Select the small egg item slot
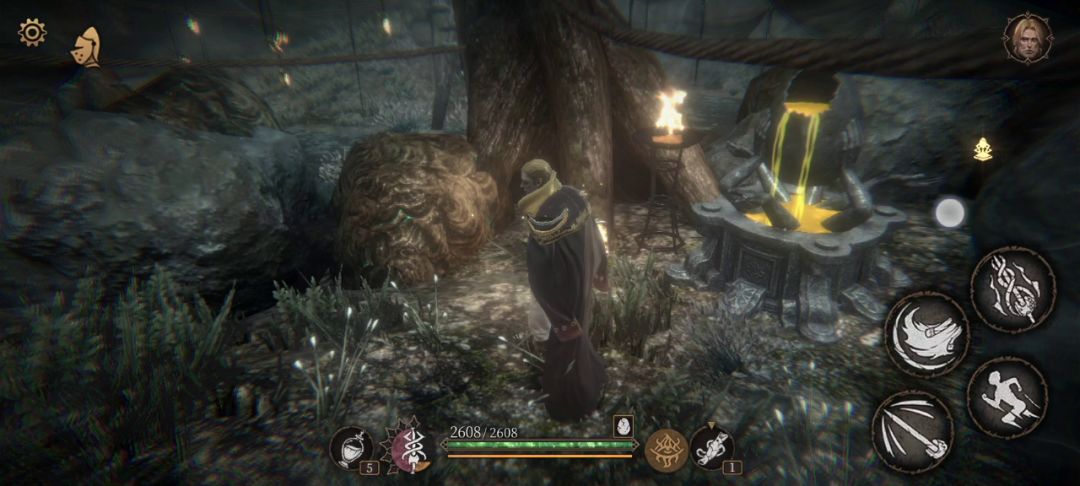This screenshot has height=486, width=1080. click(x=623, y=425)
